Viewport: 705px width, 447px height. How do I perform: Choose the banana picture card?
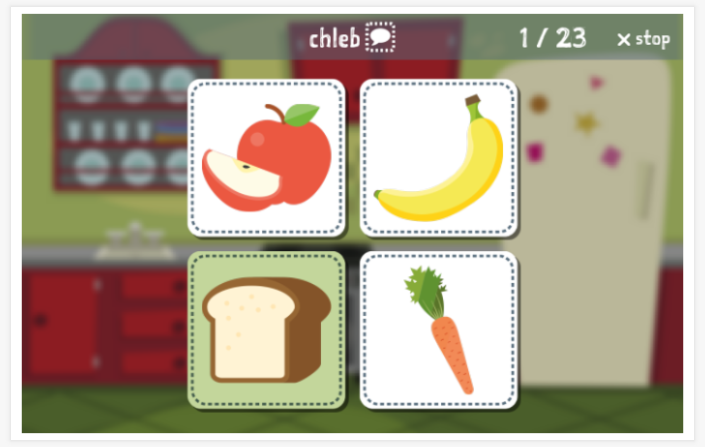pos(438,157)
